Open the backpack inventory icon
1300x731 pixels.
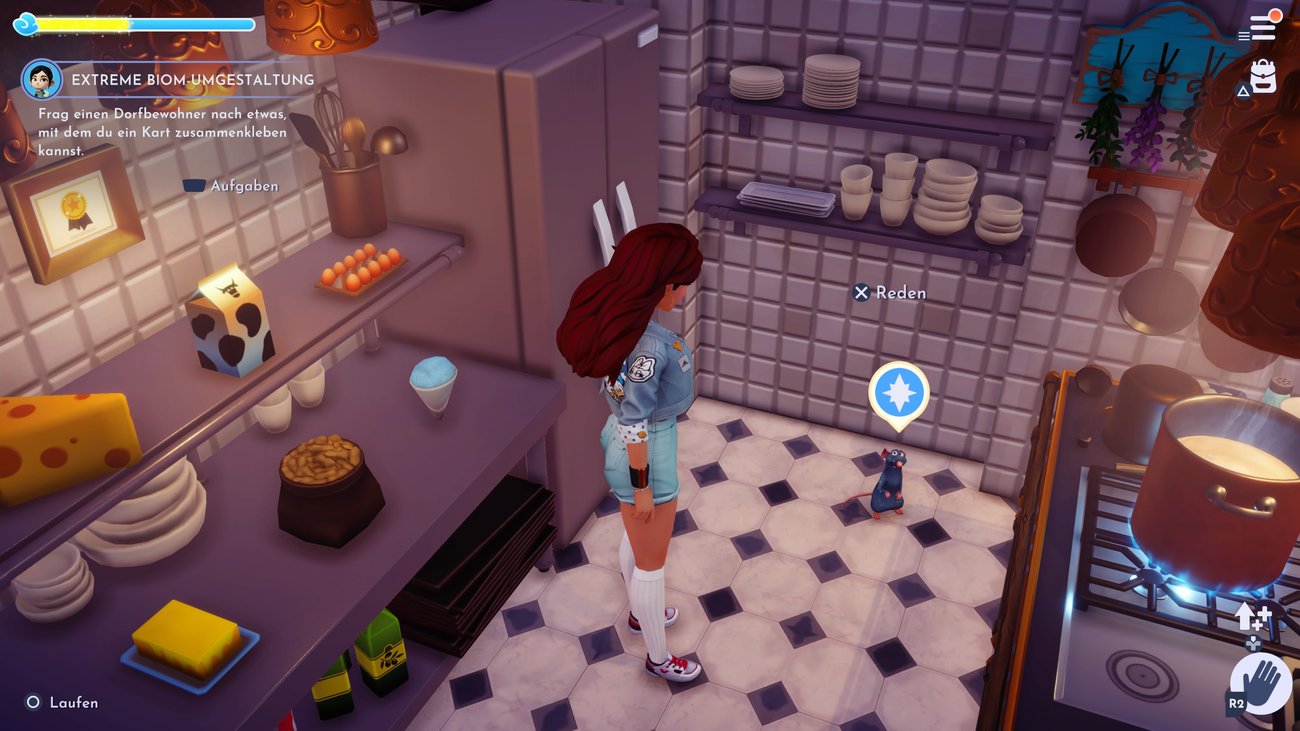point(1263,78)
